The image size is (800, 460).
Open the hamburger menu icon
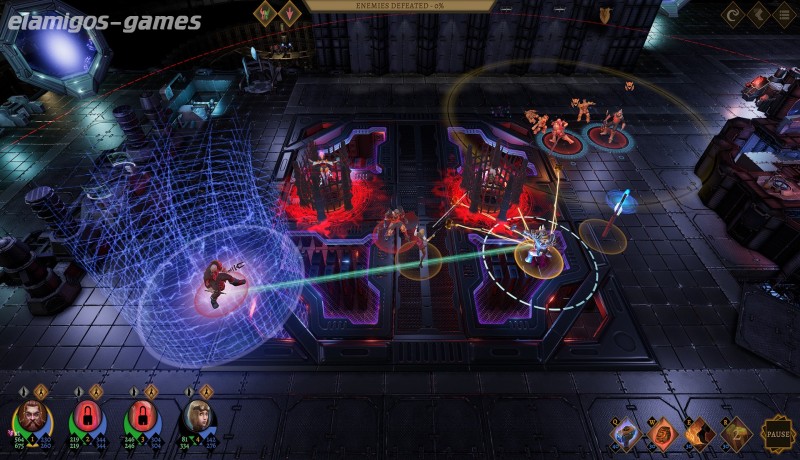tap(783, 15)
